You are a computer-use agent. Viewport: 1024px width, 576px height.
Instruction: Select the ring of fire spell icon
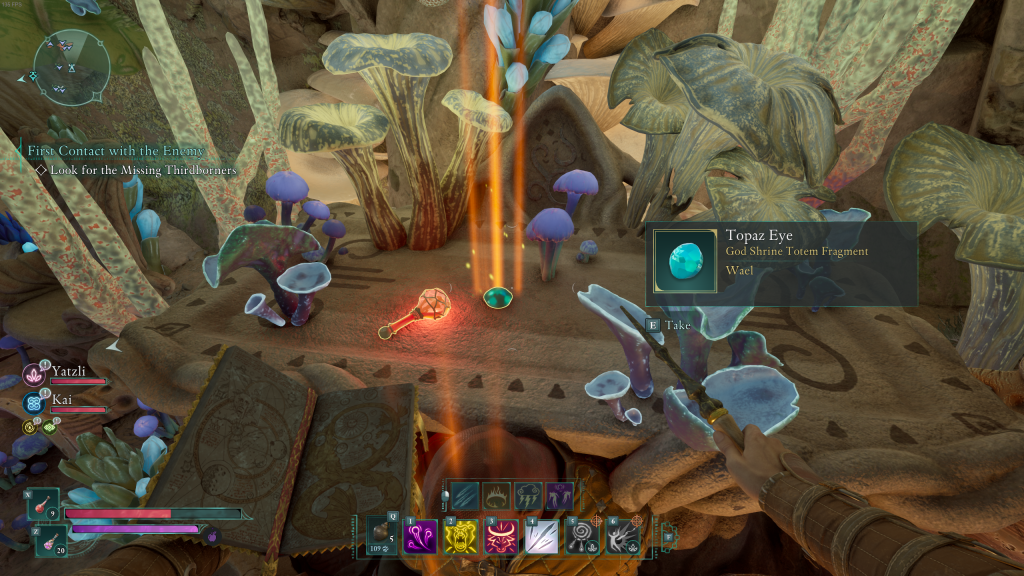click(x=497, y=496)
